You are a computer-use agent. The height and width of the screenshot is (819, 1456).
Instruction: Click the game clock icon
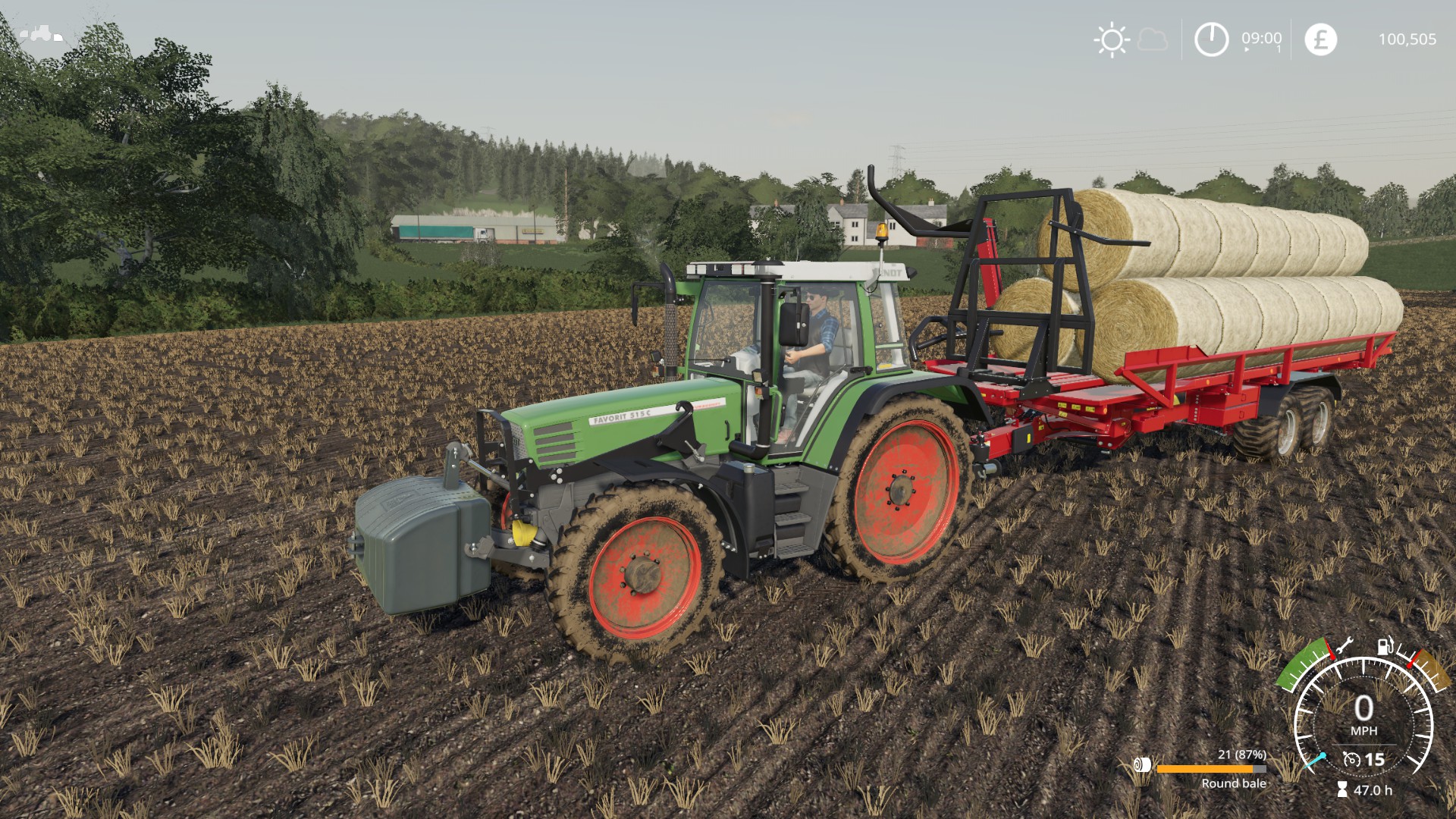1211,39
